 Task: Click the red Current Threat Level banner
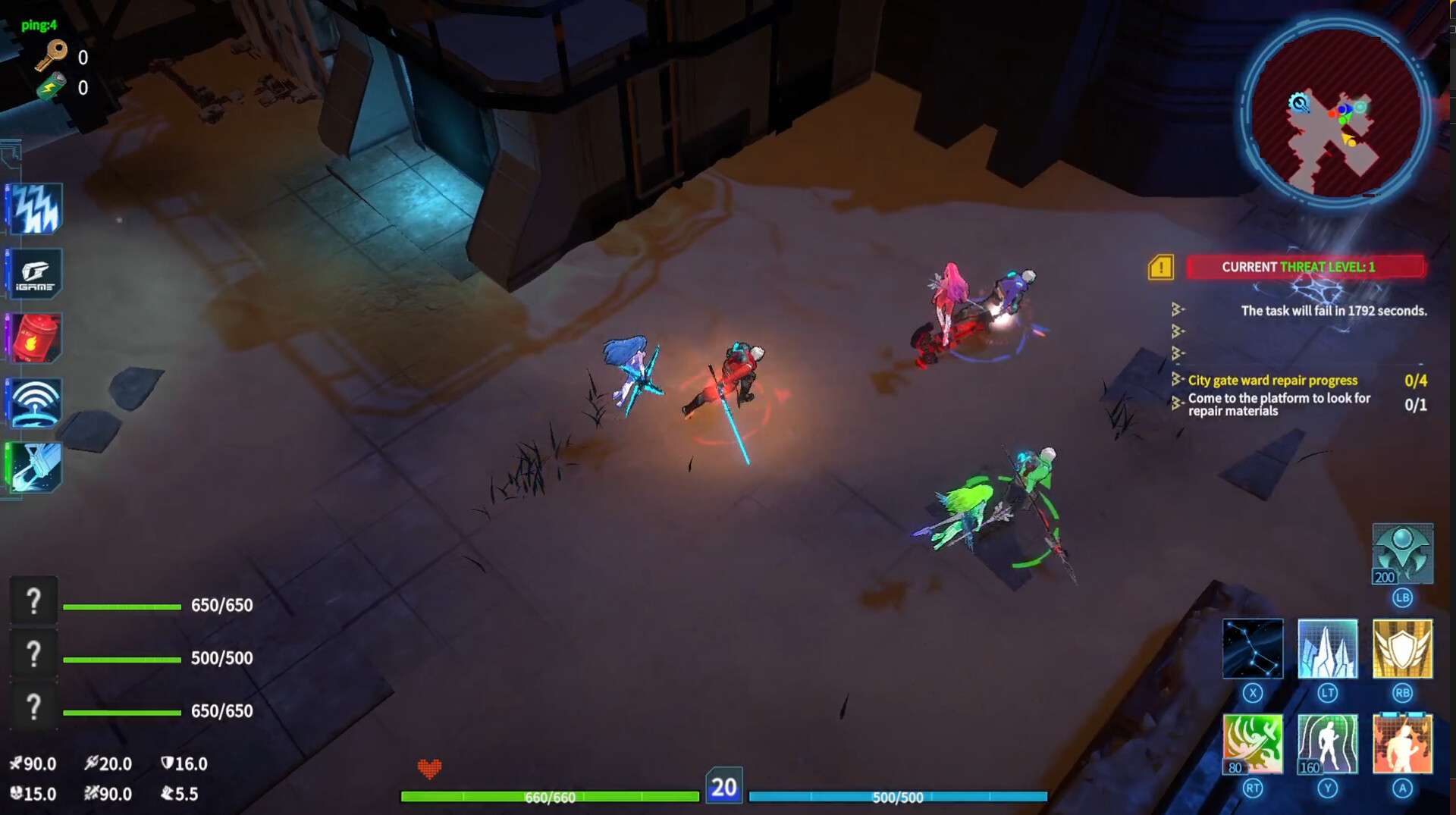(1305, 267)
